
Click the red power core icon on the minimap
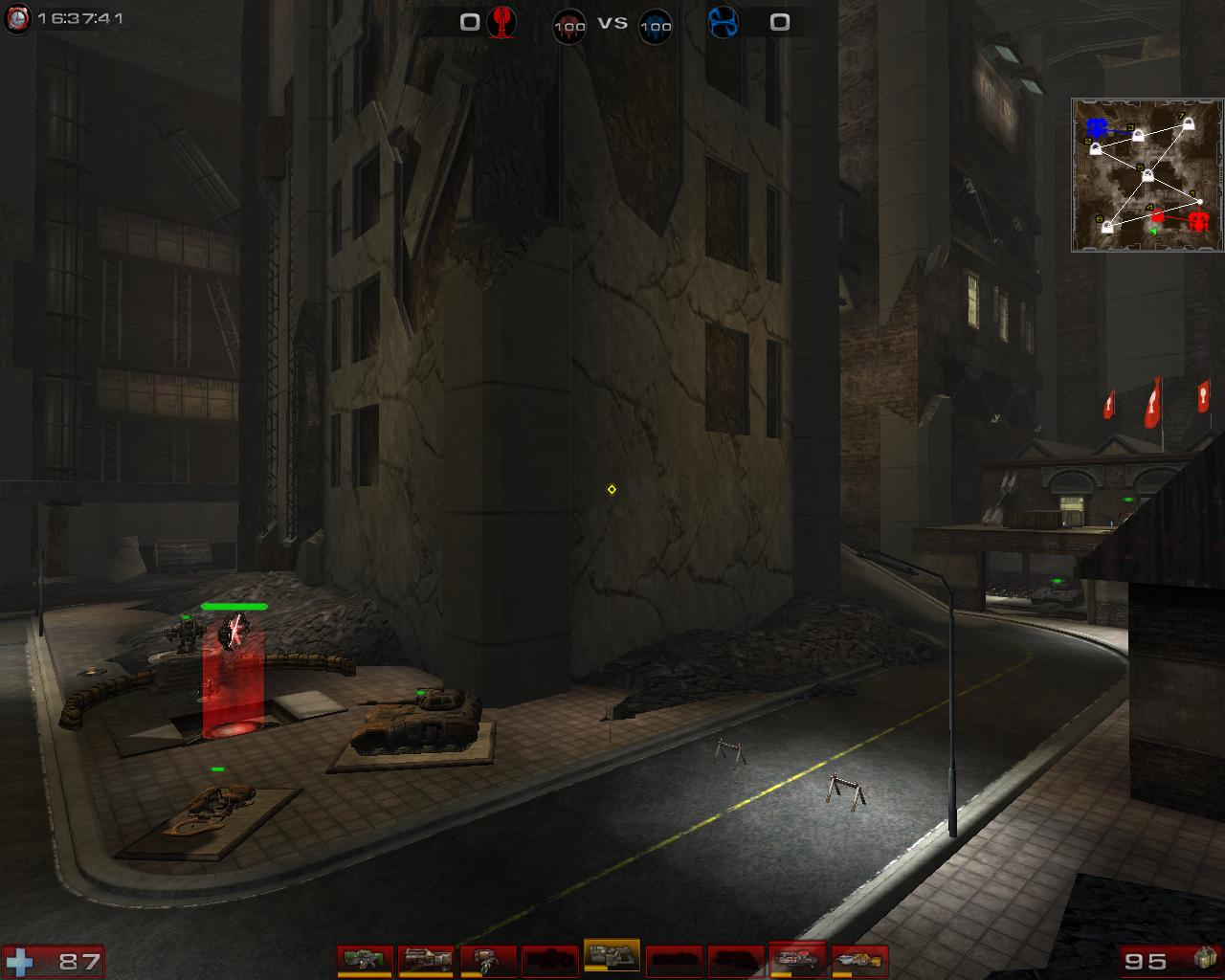pos(1199,221)
